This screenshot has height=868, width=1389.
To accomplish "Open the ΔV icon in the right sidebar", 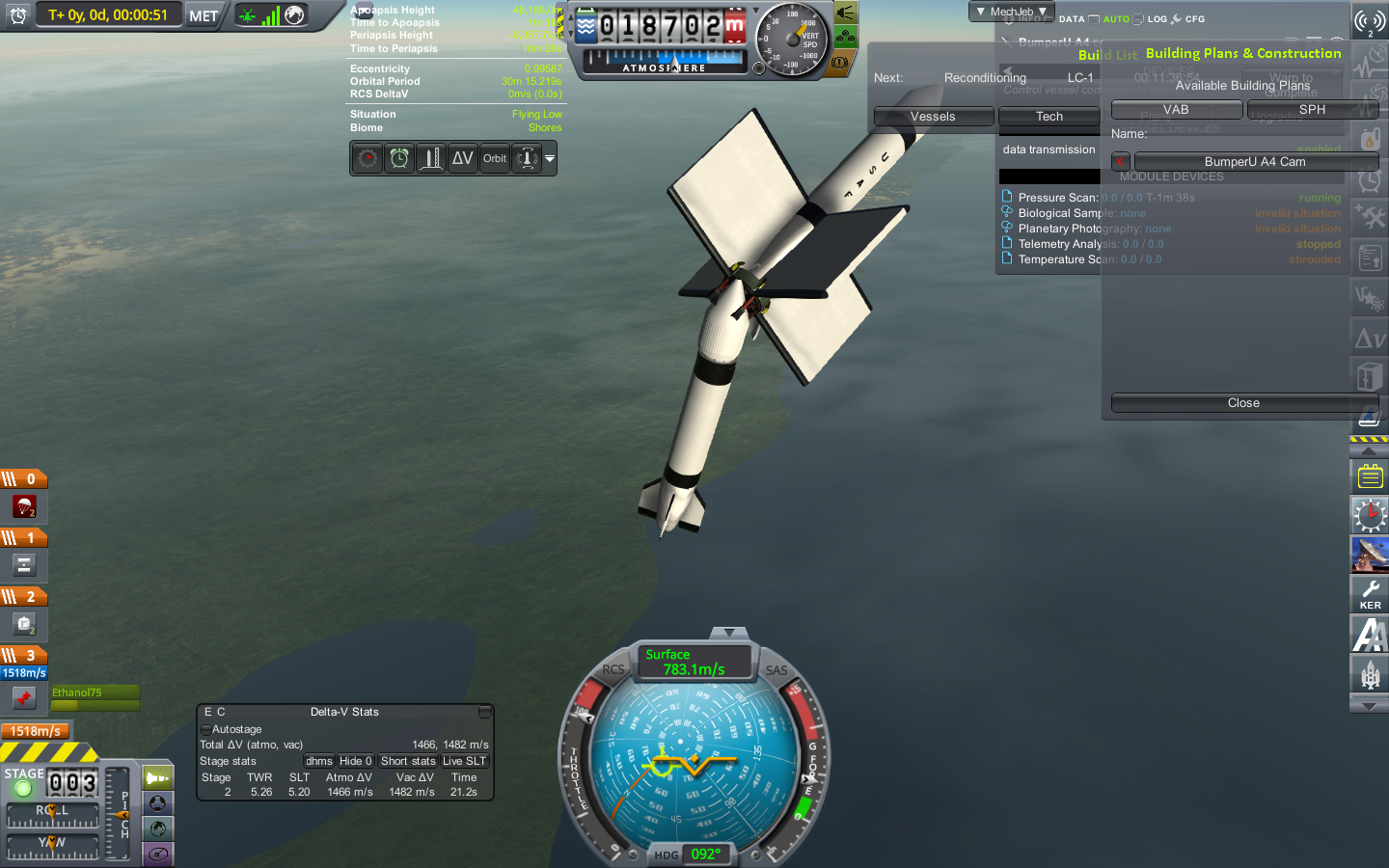I will click(1369, 337).
